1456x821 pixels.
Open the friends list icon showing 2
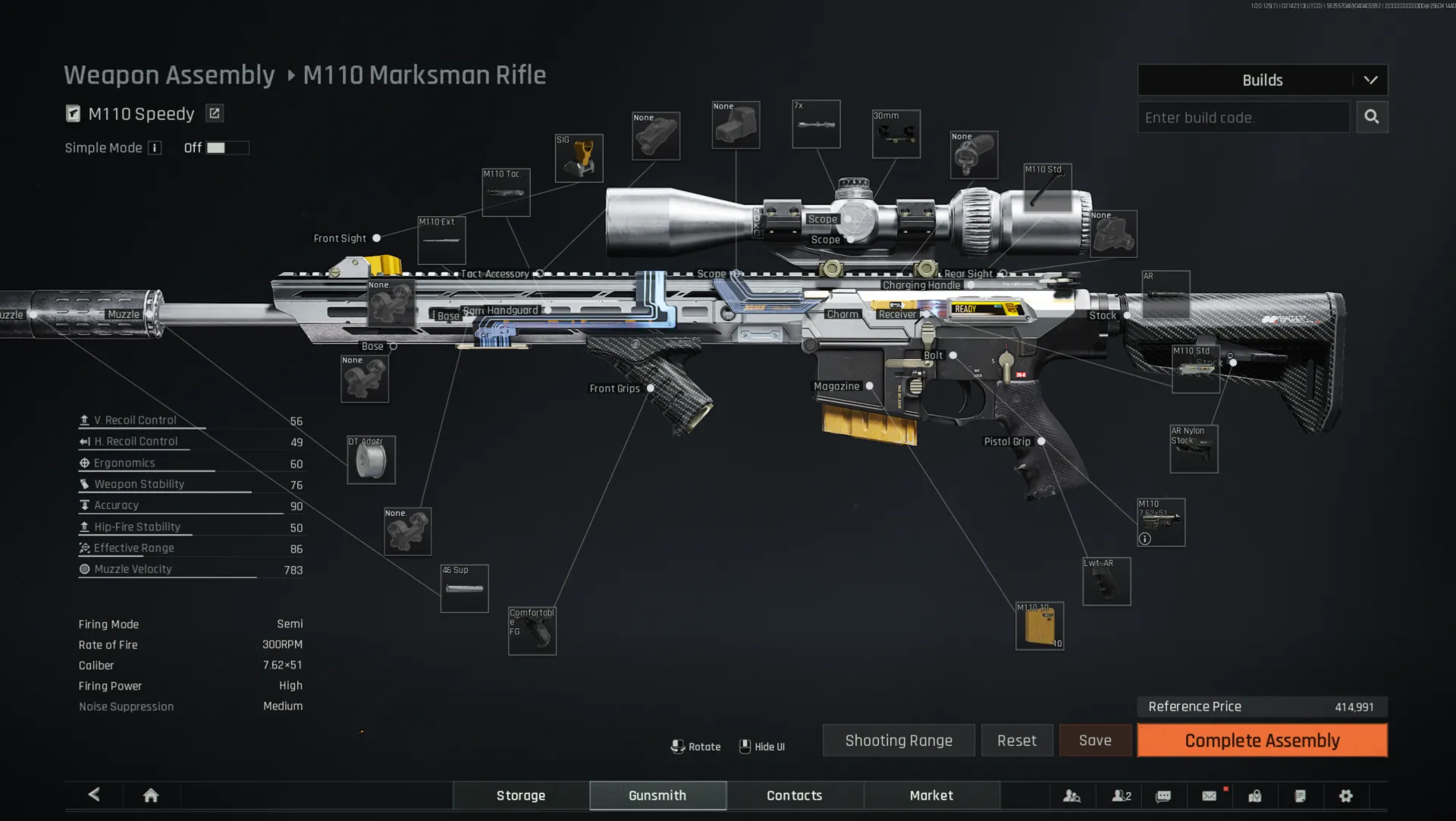pyautogui.click(x=1120, y=796)
